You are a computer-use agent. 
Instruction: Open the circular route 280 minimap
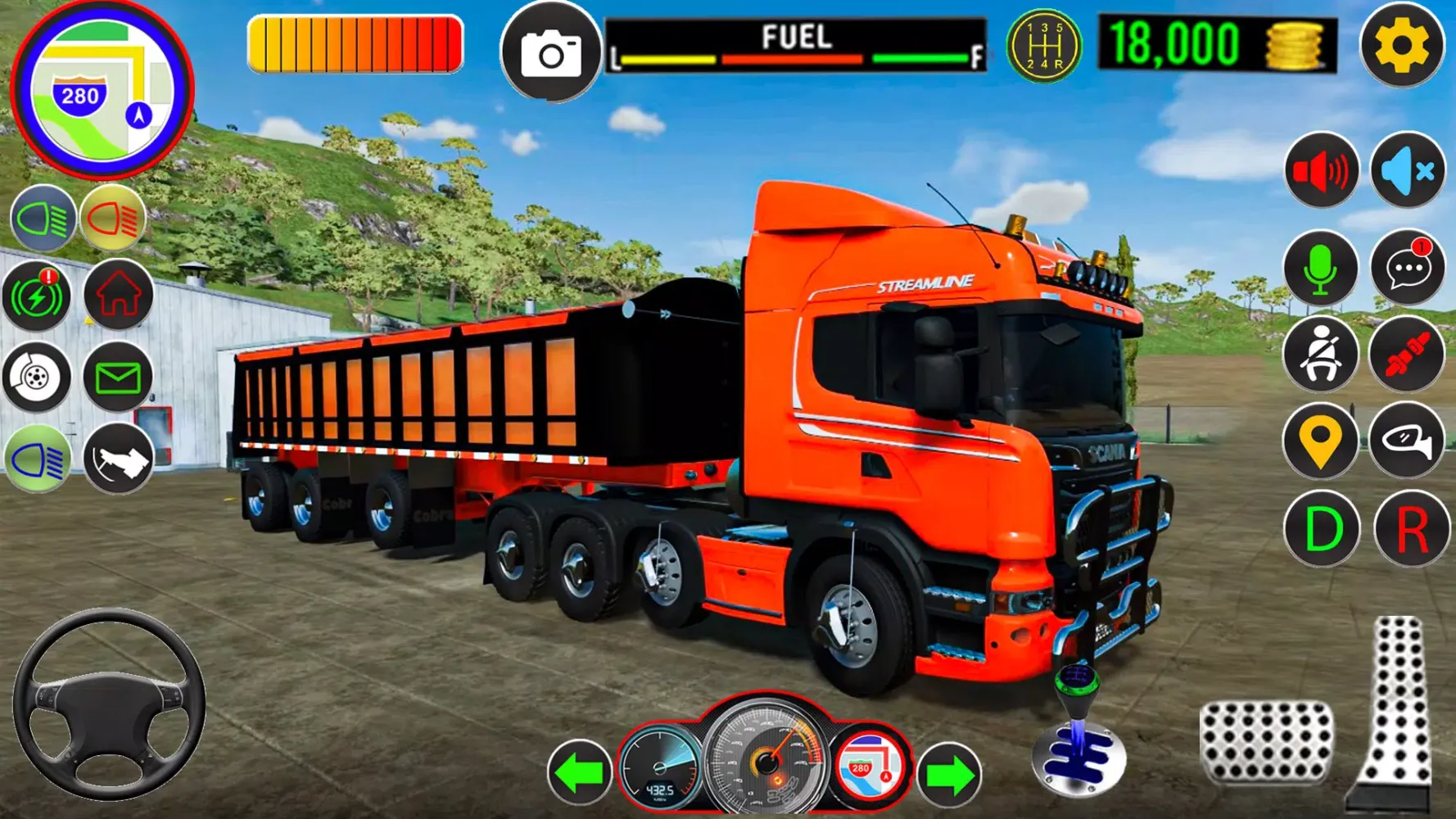point(102,90)
